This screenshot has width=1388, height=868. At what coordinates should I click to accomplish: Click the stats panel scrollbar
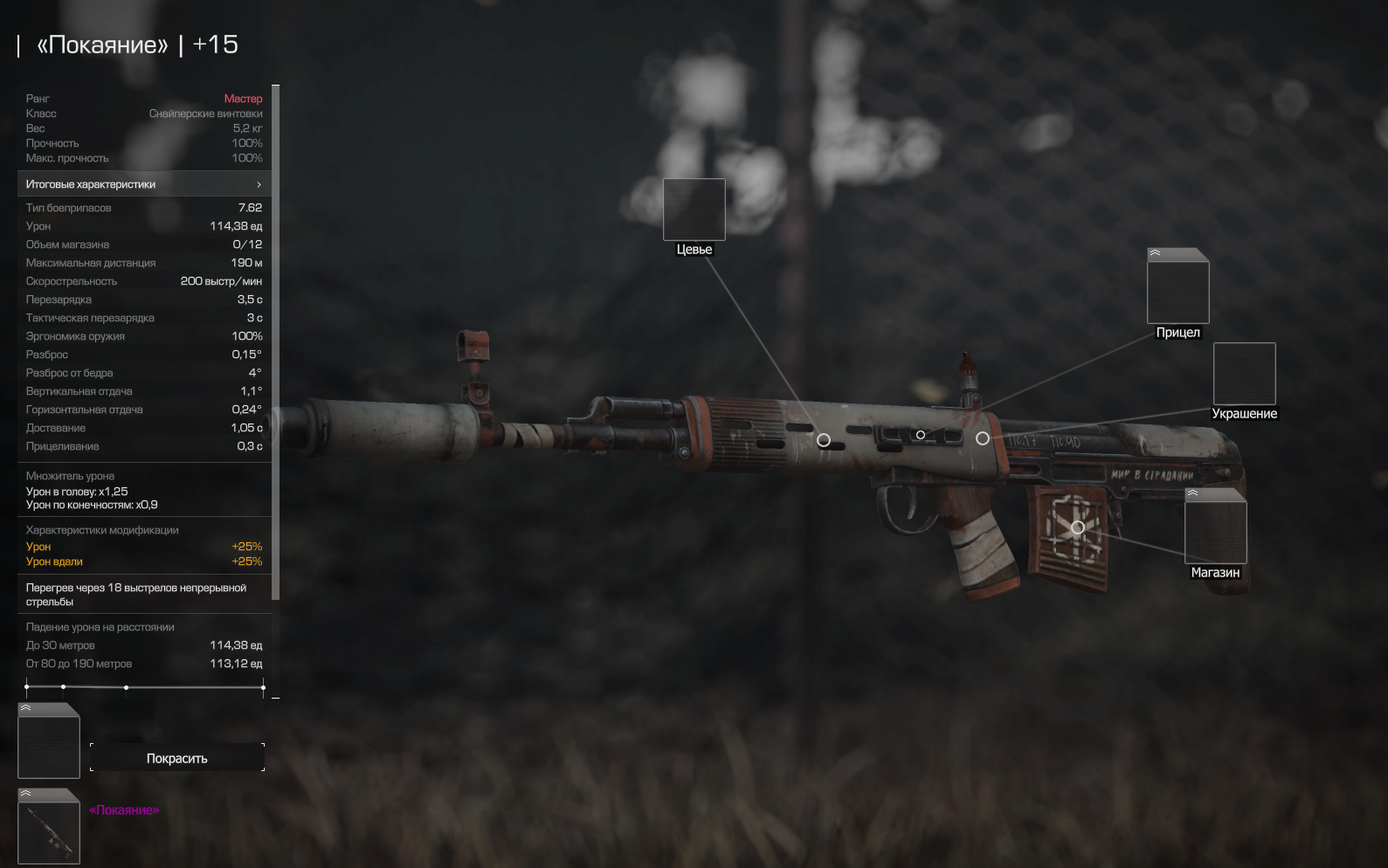pyautogui.click(x=276, y=342)
